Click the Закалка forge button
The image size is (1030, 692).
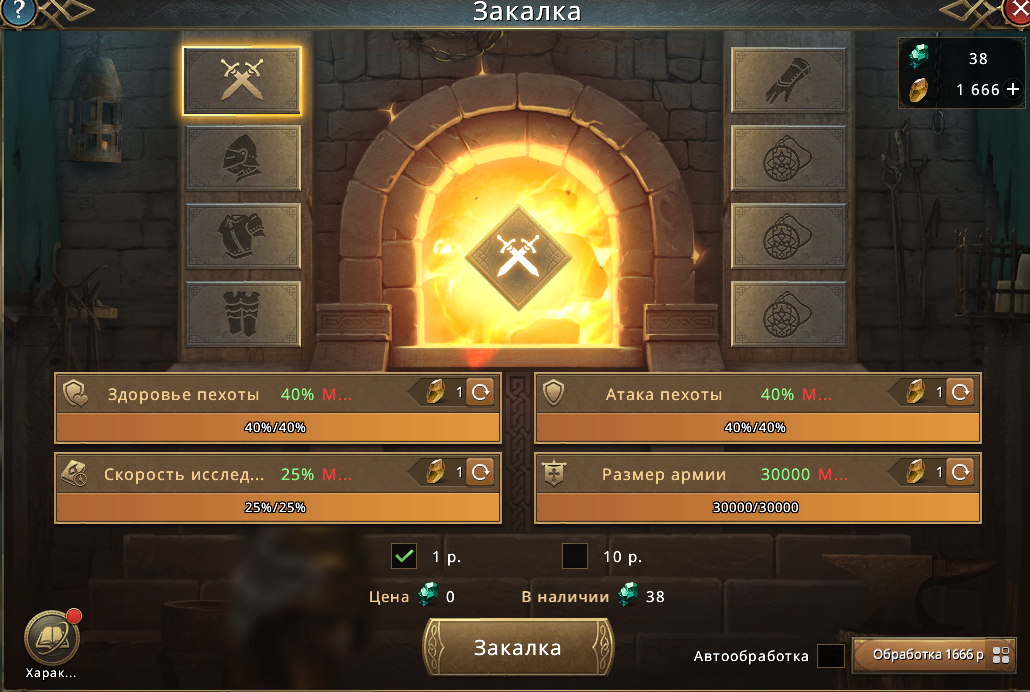coord(518,647)
